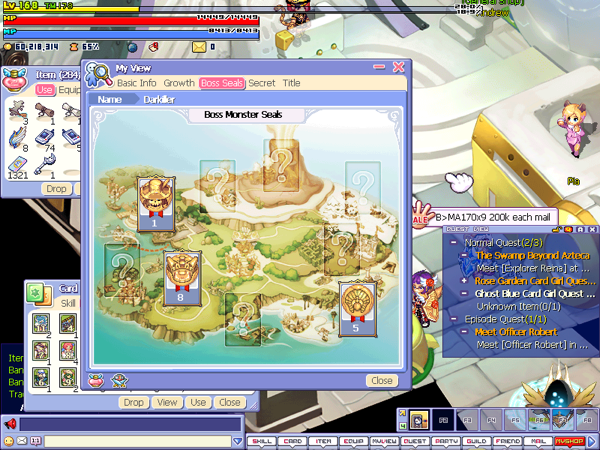The height and width of the screenshot is (450, 600).
Task: Select the boss seal card numbered 8
Action: click(x=180, y=276)
